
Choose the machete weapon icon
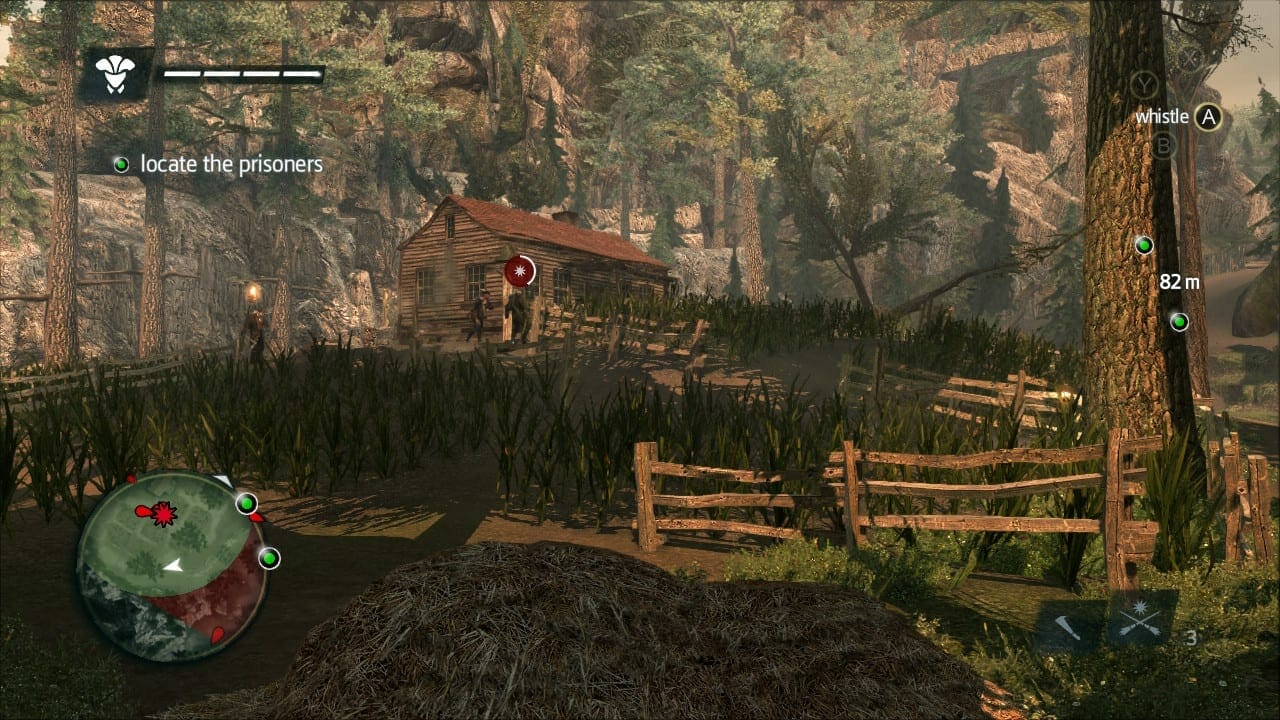coord(1067,626)
